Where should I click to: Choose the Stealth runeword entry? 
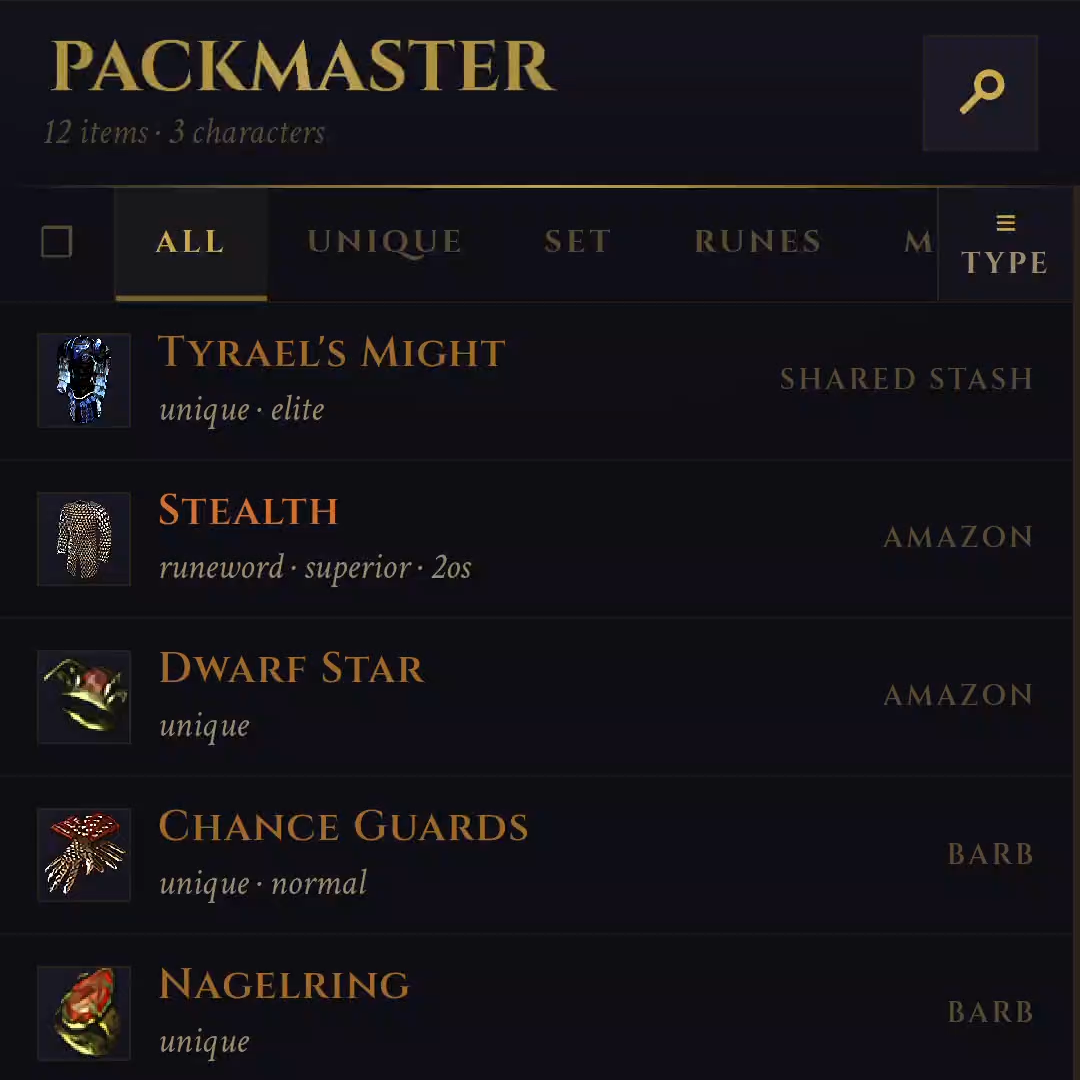tap(540, 538)
